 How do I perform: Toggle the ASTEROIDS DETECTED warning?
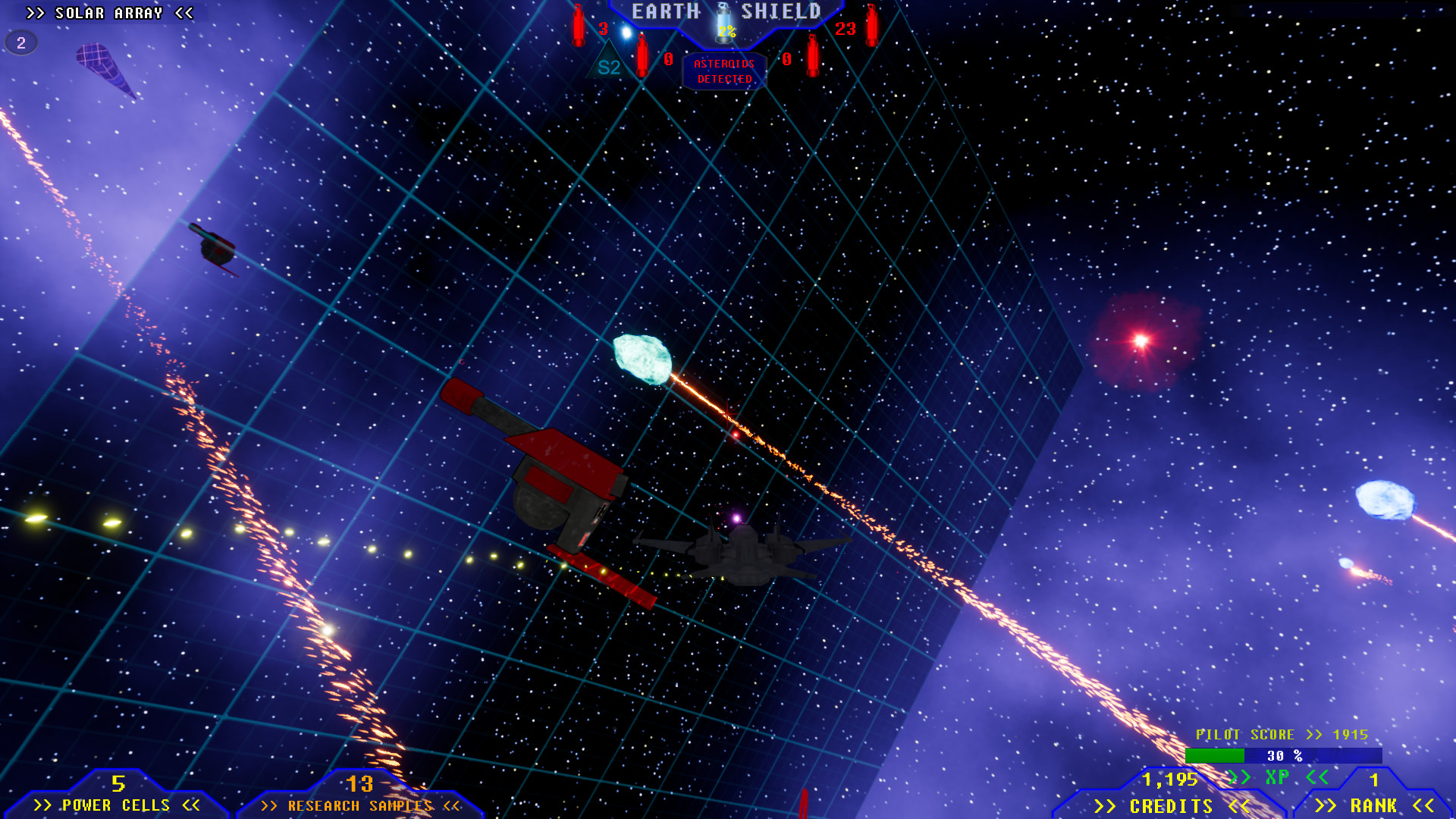[723, 72]
